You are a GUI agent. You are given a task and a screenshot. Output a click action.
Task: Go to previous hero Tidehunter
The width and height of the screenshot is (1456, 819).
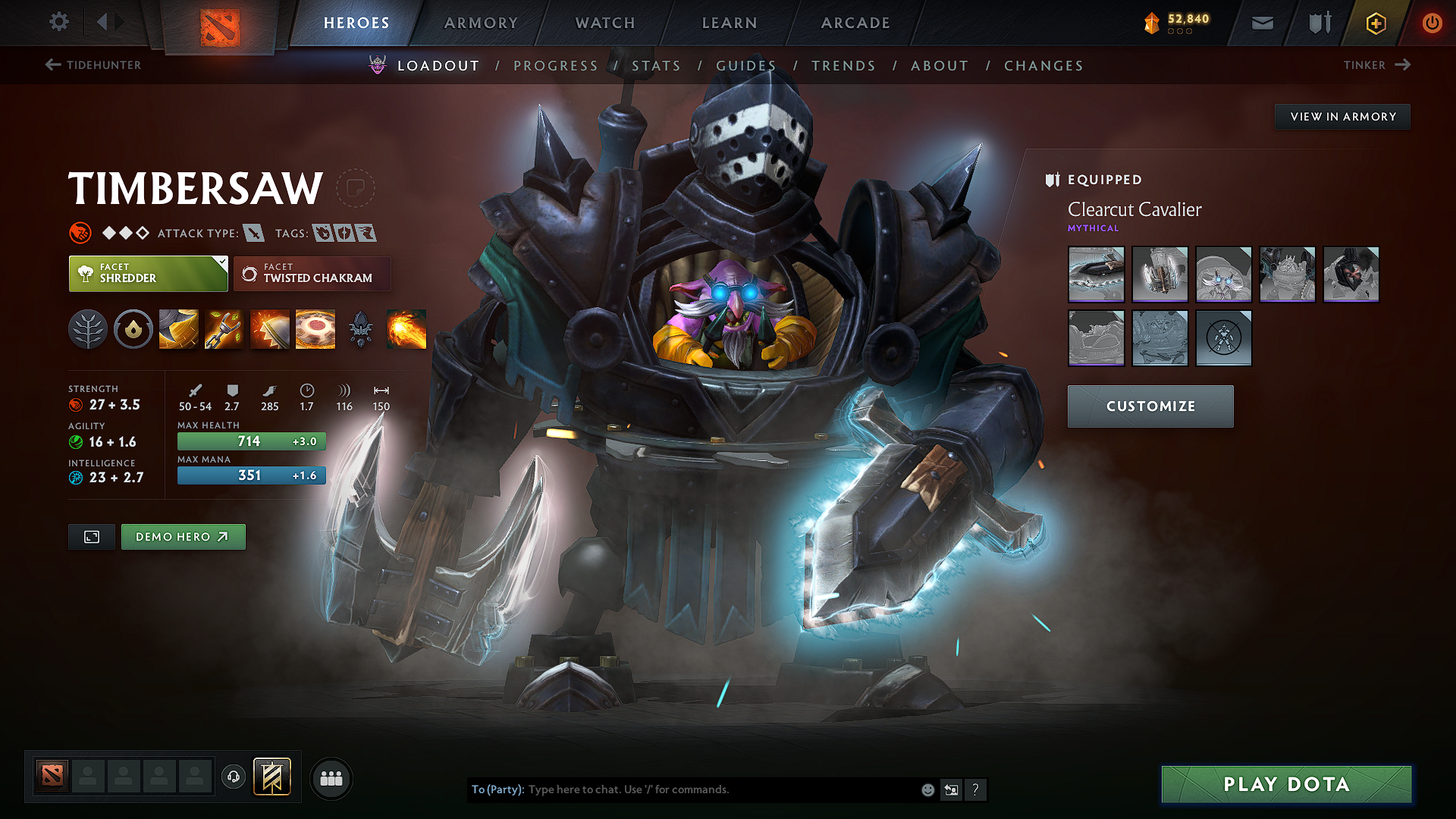pyautogui.click(x=93, y=65)
